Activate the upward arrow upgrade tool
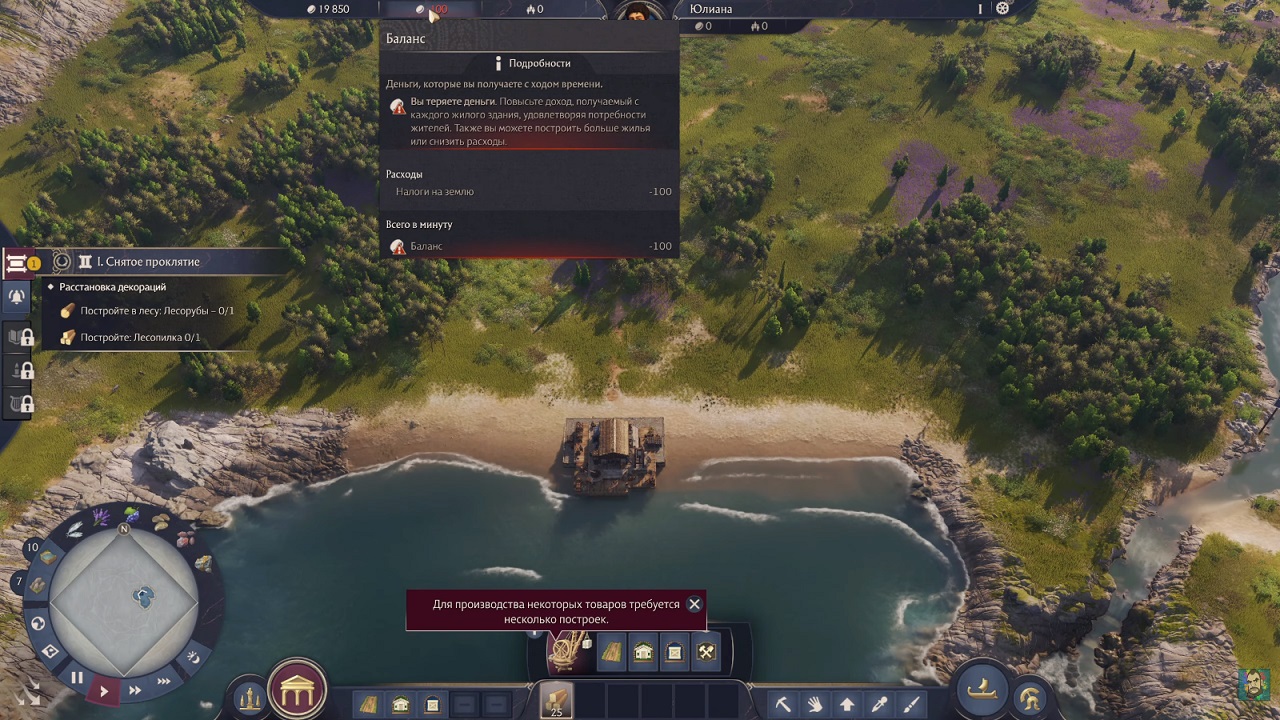The width and height of the screenshot is (1280, 720). 847,704
